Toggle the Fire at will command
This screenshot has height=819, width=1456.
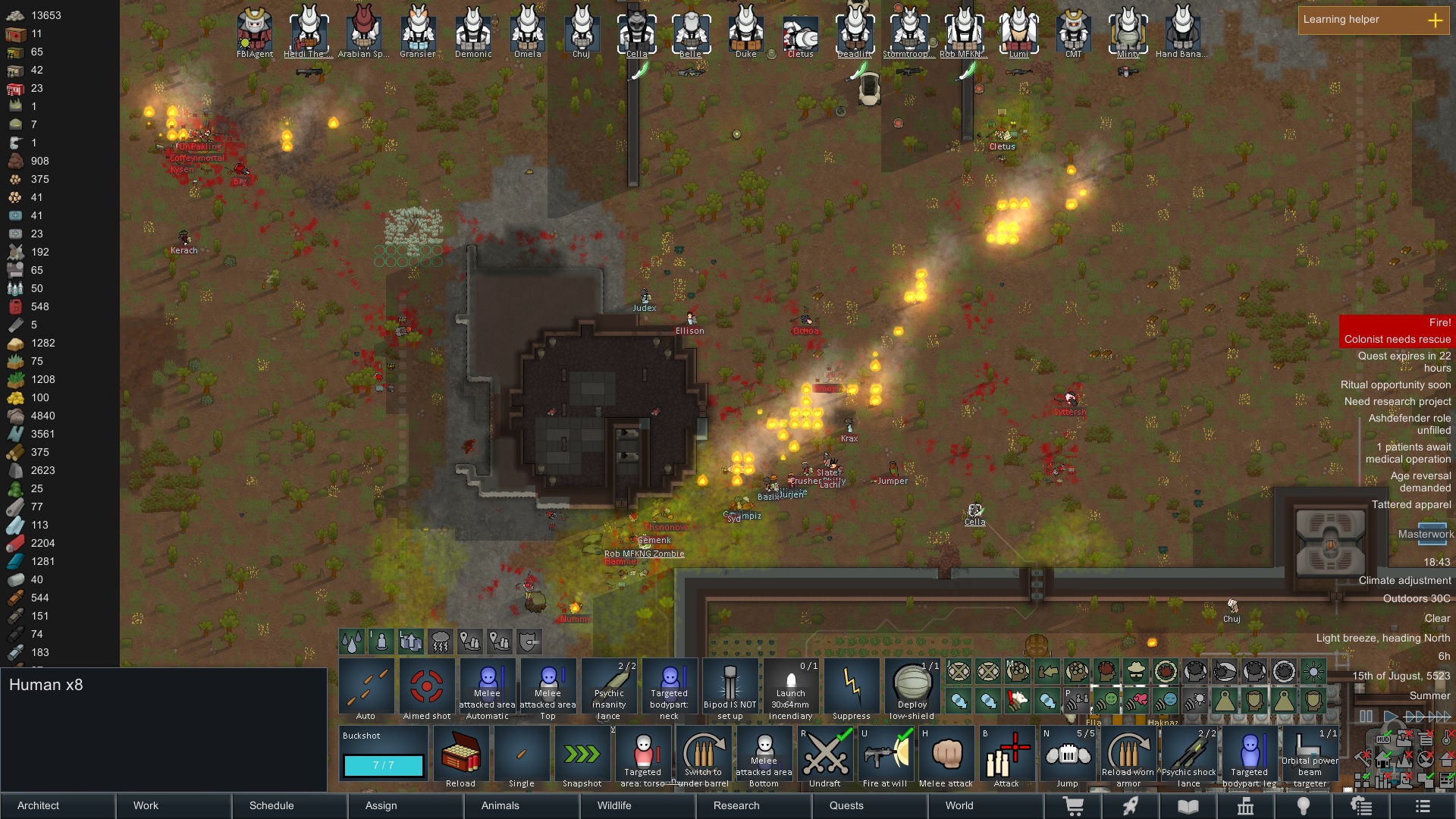click(885, 756)
